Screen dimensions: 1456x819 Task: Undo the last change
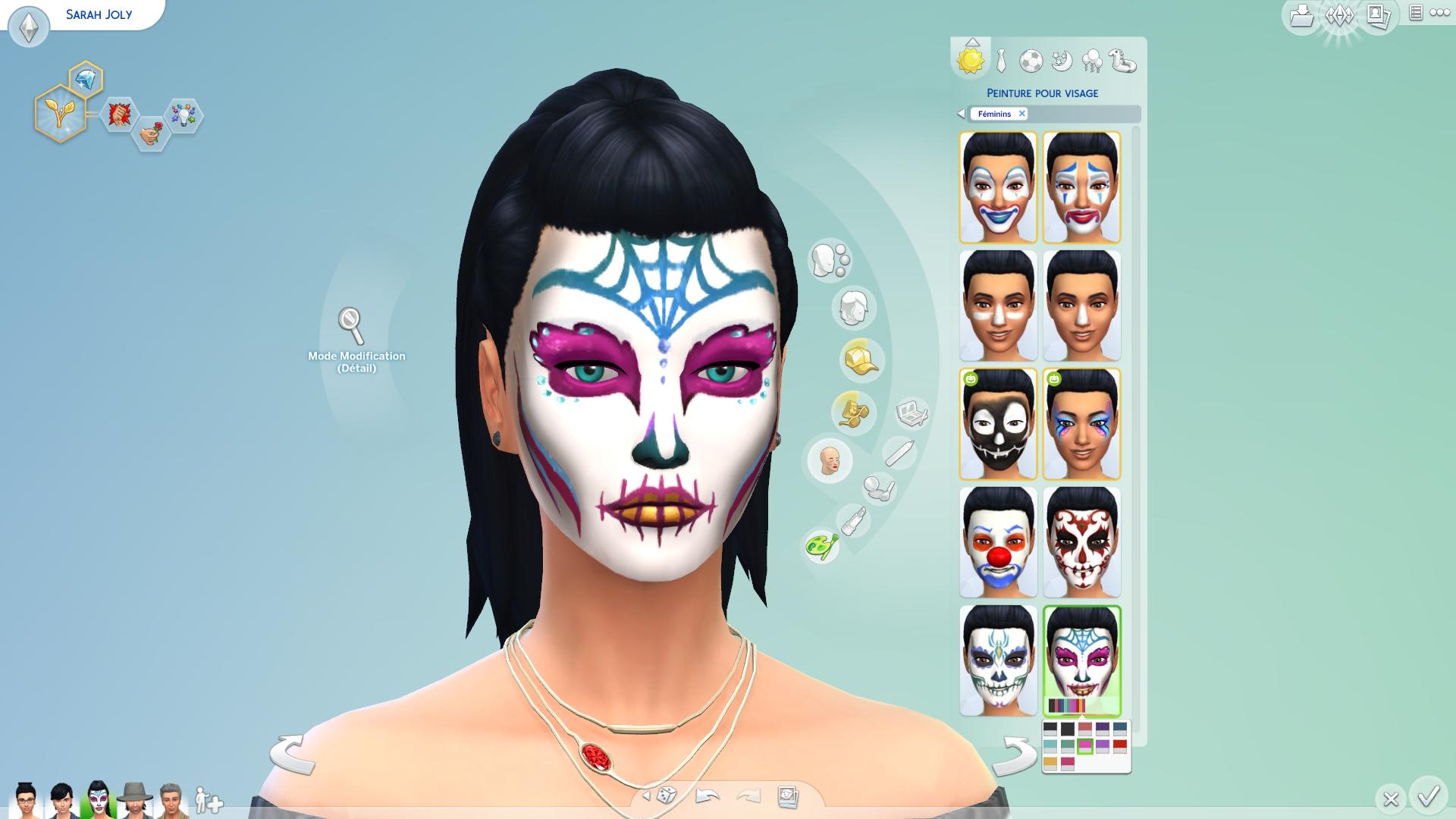coord(707,795)
